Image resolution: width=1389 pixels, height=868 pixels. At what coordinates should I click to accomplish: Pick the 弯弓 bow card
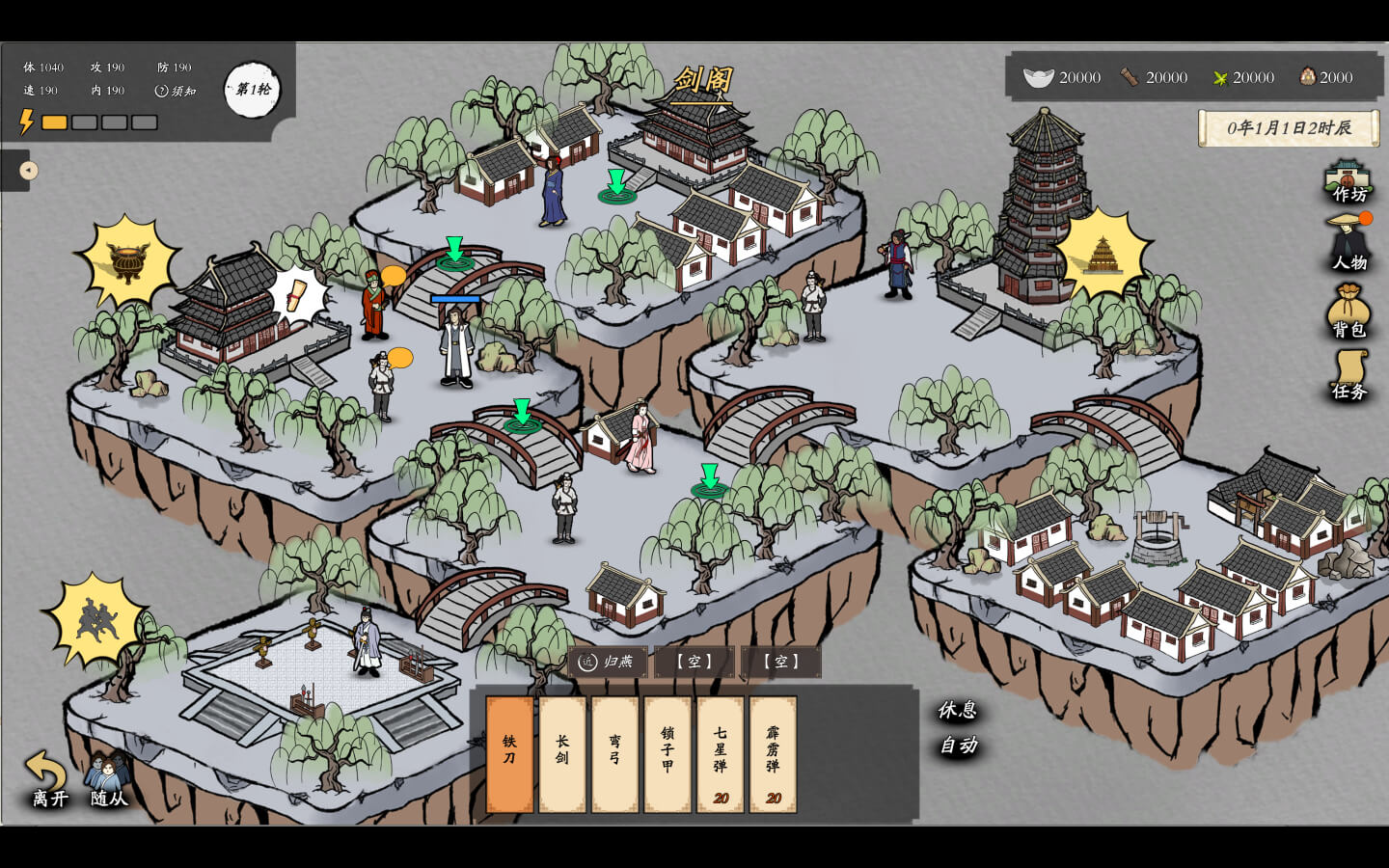[614, 754]
